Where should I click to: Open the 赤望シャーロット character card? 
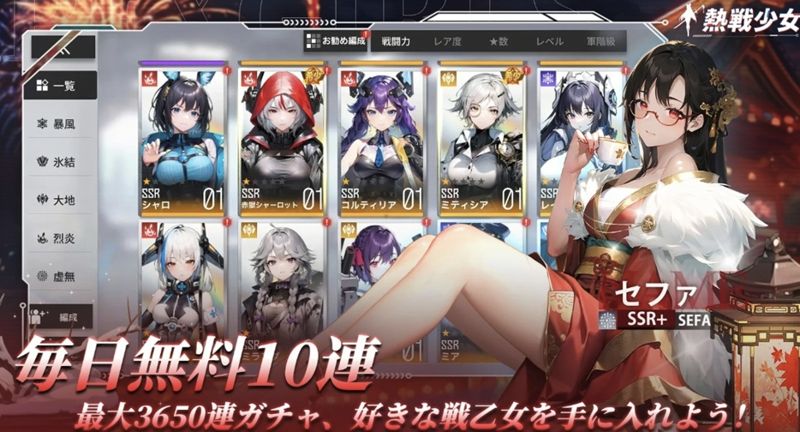(x=281, y=140)
